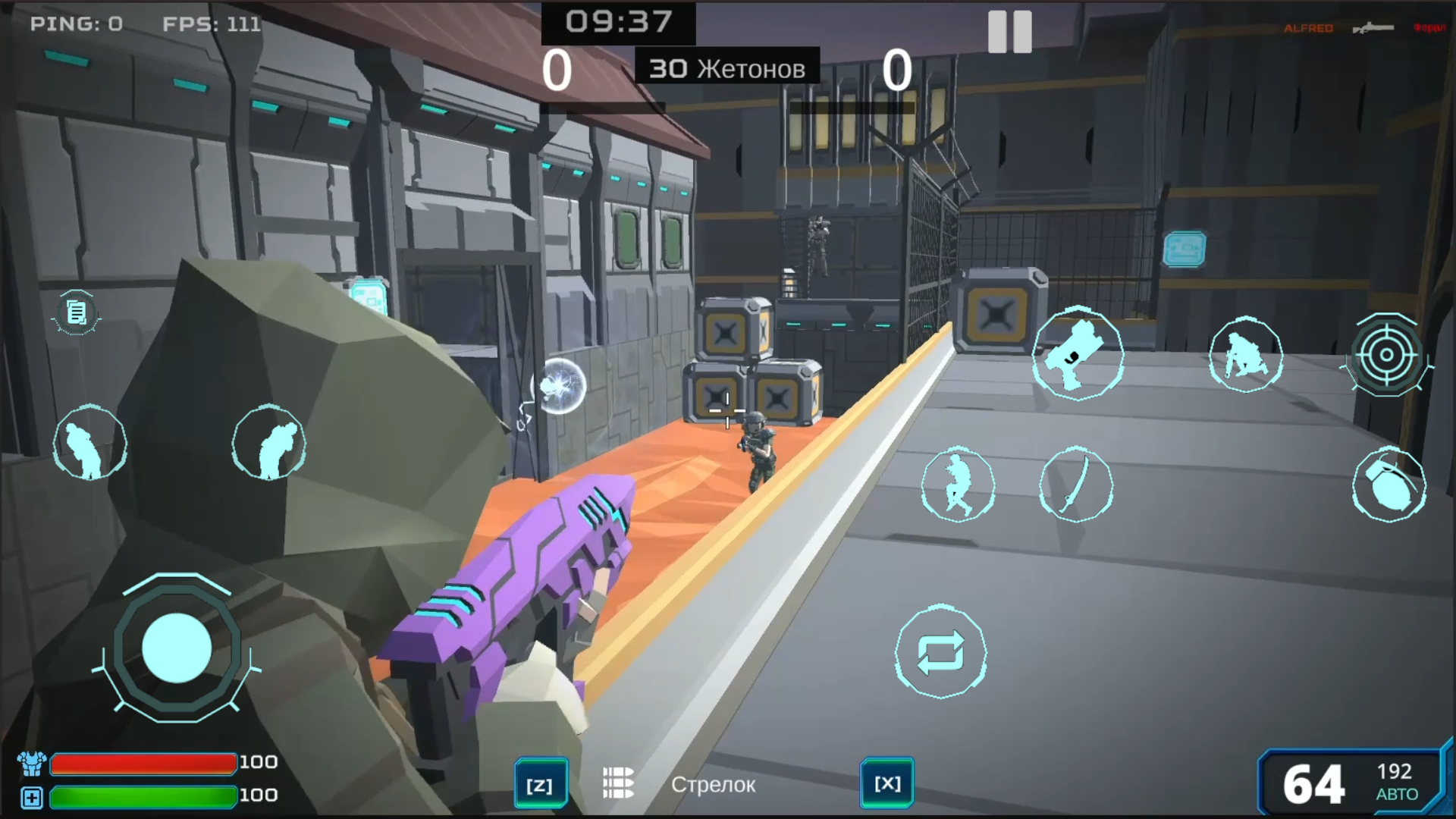Toggle prone with the second crouch icon
Screen dimensions: 1456x819
pos(269,443)
